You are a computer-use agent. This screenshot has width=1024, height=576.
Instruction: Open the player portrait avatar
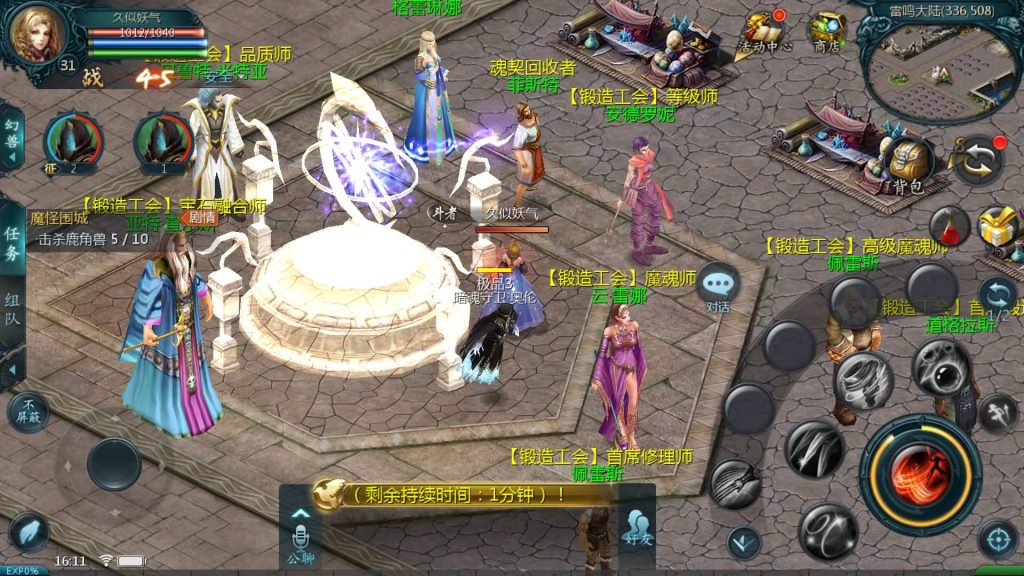tap(36, 33)
